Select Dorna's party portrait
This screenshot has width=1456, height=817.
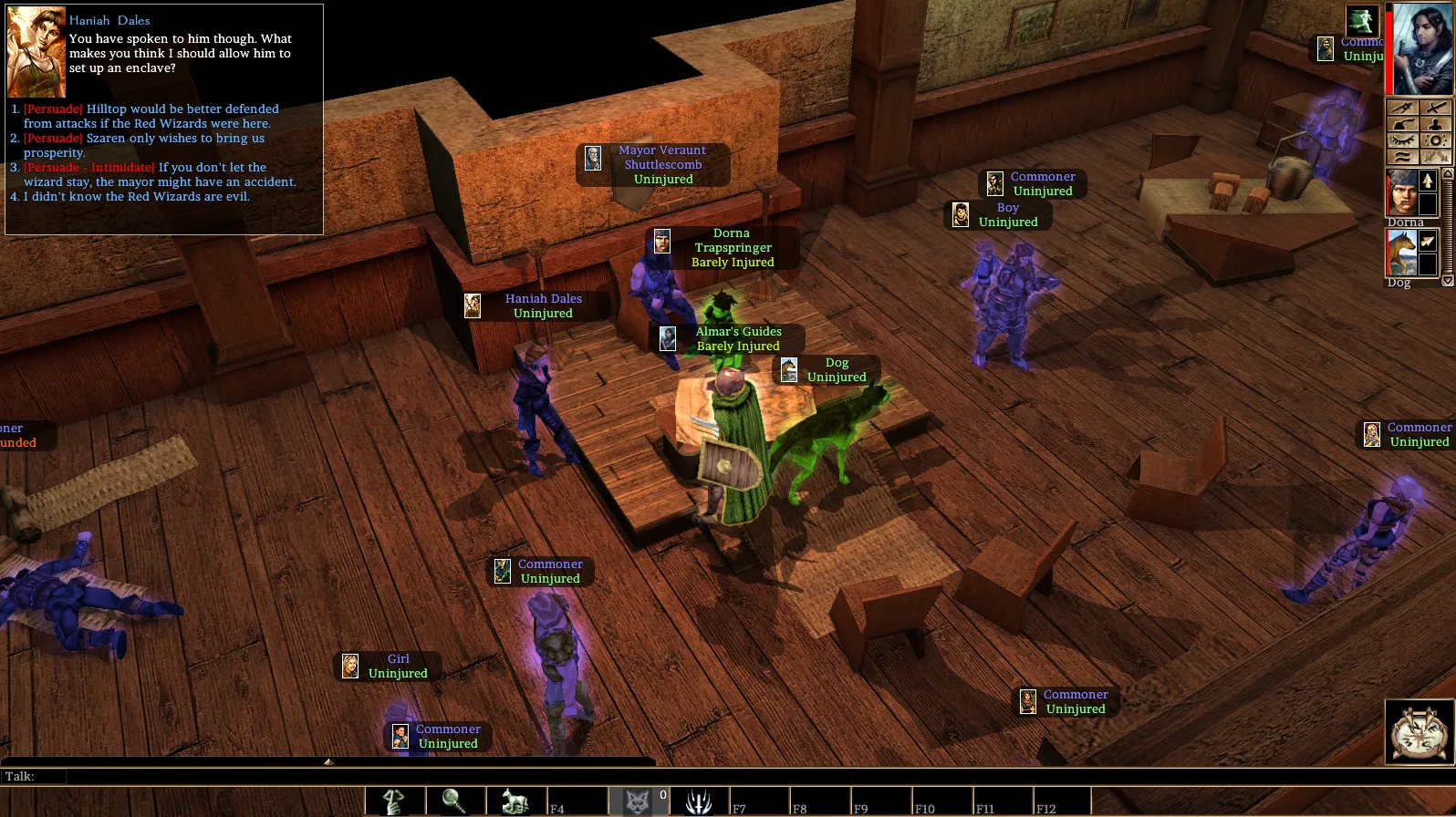pyautogui.click(x=1401, y=192)
